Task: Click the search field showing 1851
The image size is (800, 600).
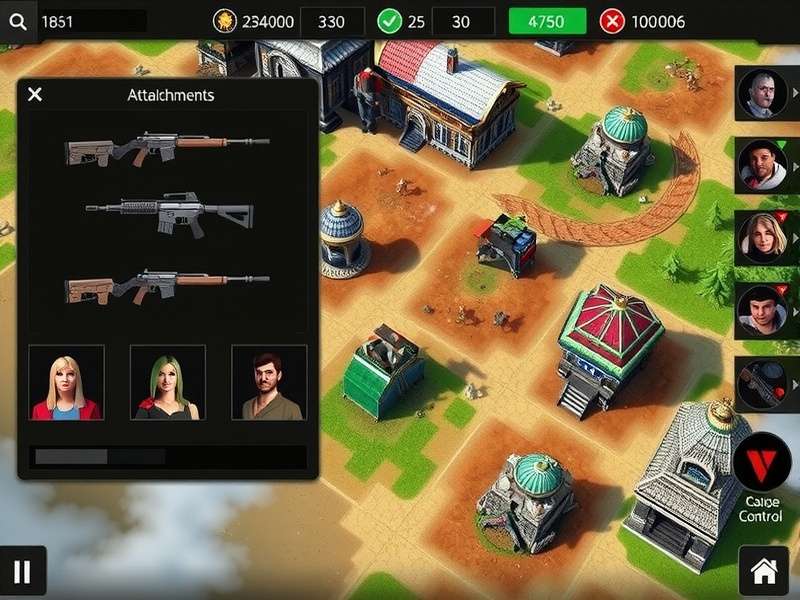Action: coord(92,21)
